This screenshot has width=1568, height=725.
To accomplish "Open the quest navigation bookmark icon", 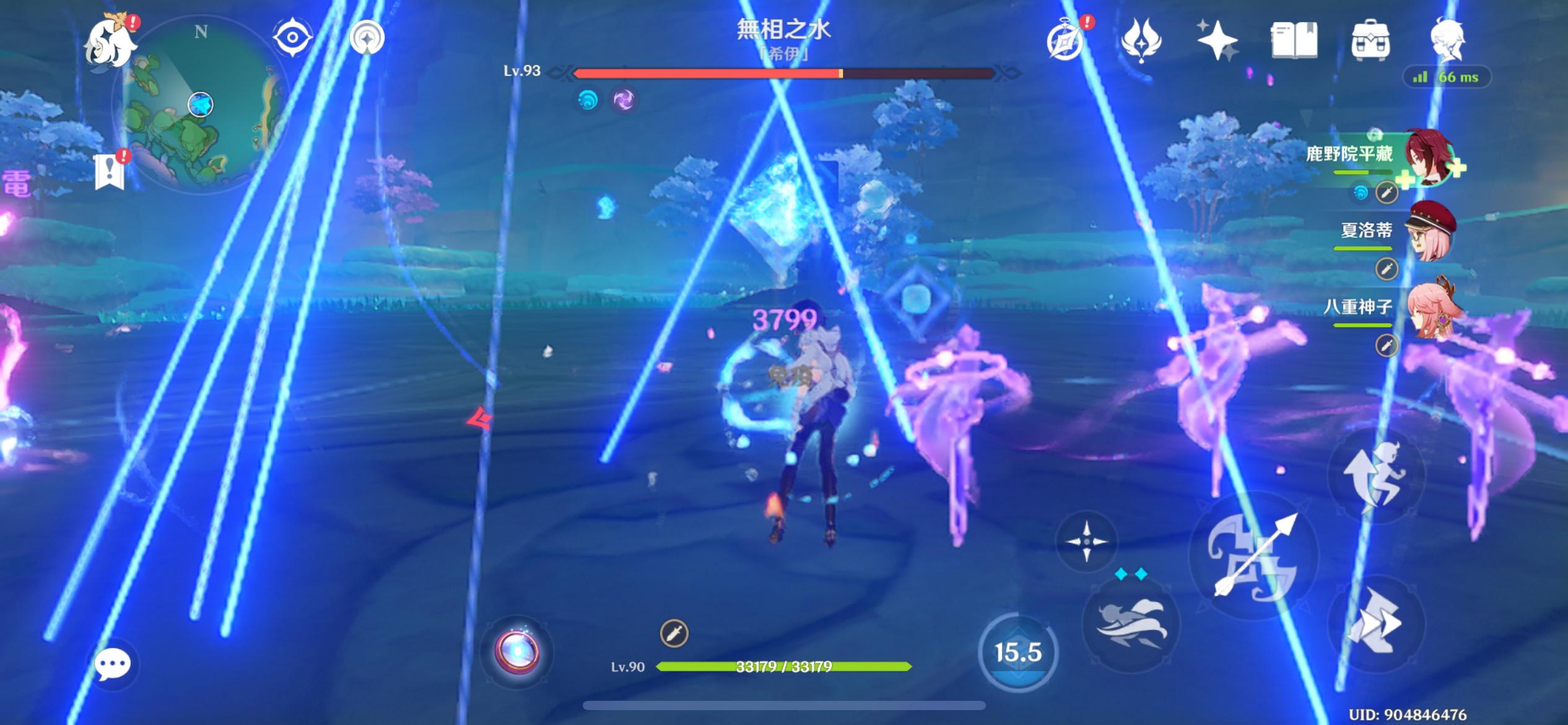I will [110, 171].
